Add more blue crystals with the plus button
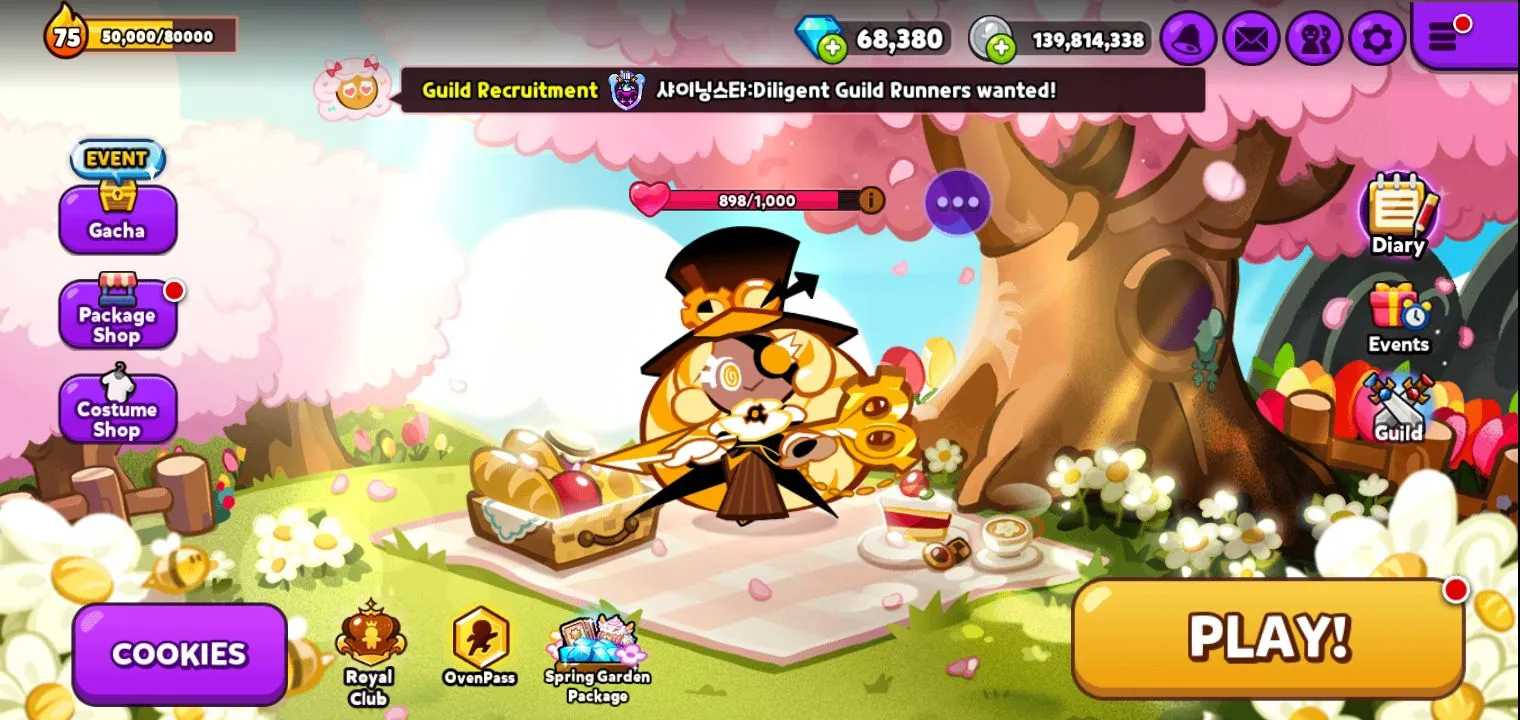 coord(832,47)
